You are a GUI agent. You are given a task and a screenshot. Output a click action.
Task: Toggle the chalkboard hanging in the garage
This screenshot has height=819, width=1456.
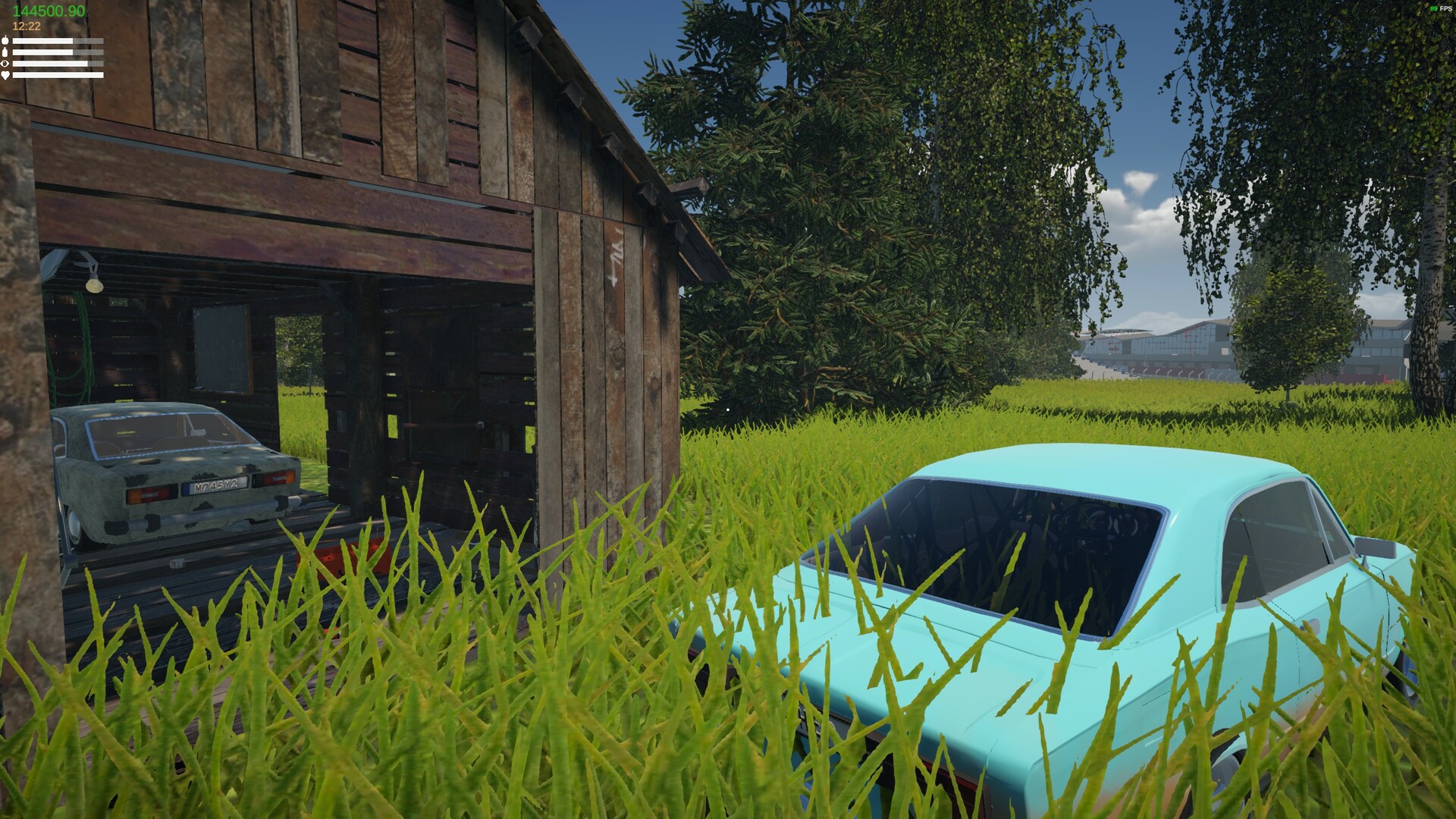point(221,349)
